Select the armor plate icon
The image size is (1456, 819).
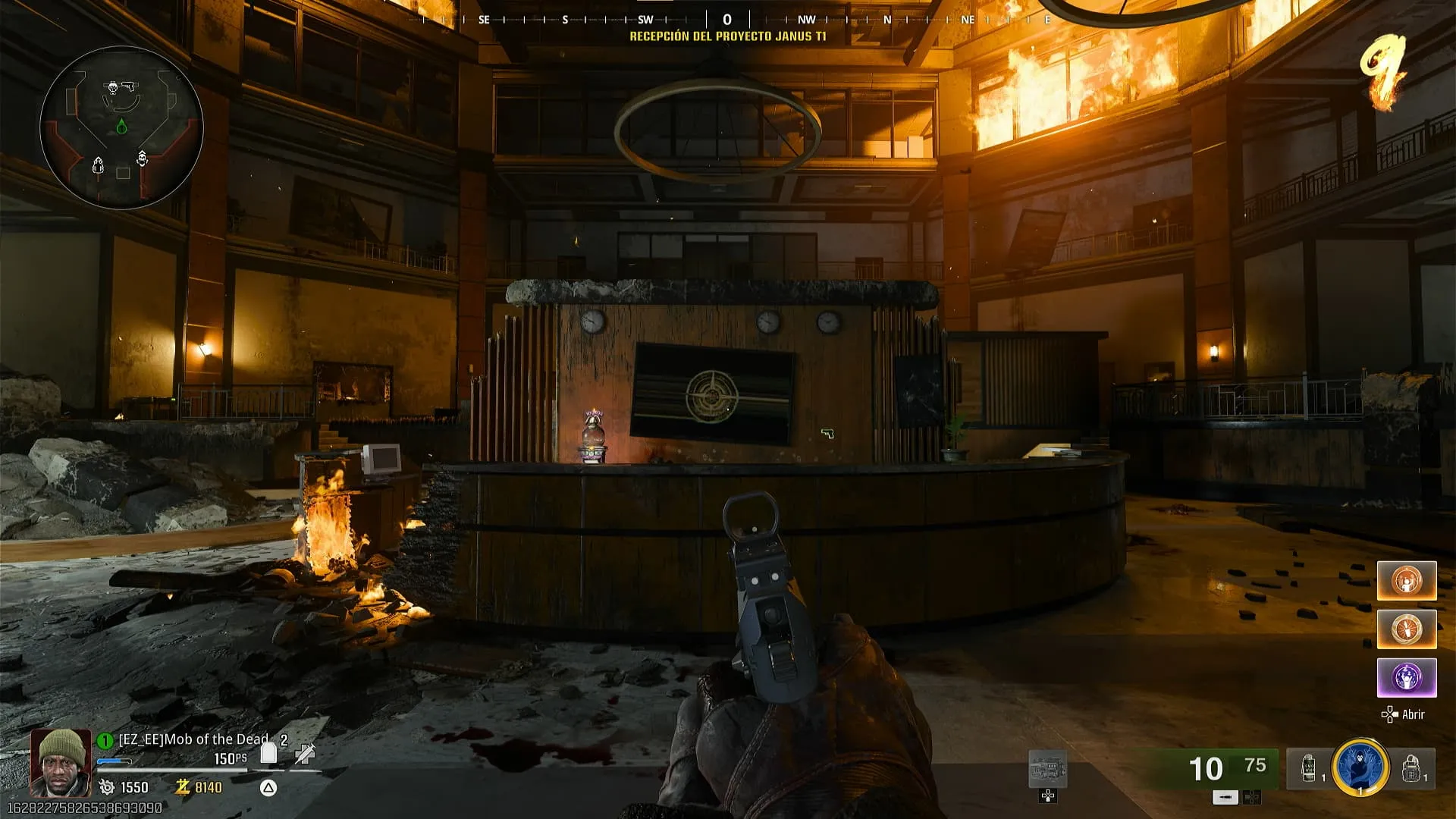tap(268, 752)
